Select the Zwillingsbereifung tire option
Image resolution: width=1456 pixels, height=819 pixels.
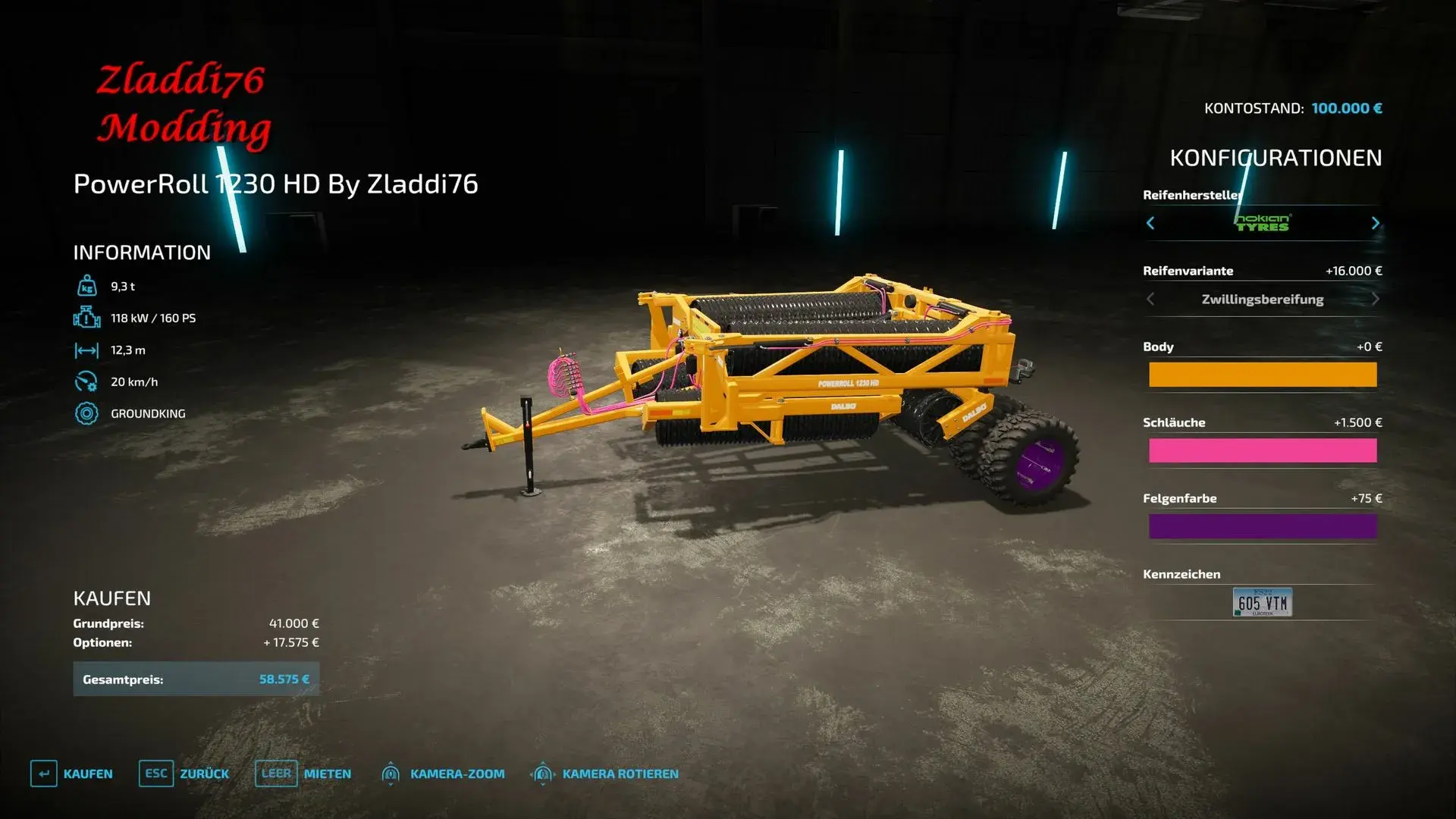(x=1263, y=299)
